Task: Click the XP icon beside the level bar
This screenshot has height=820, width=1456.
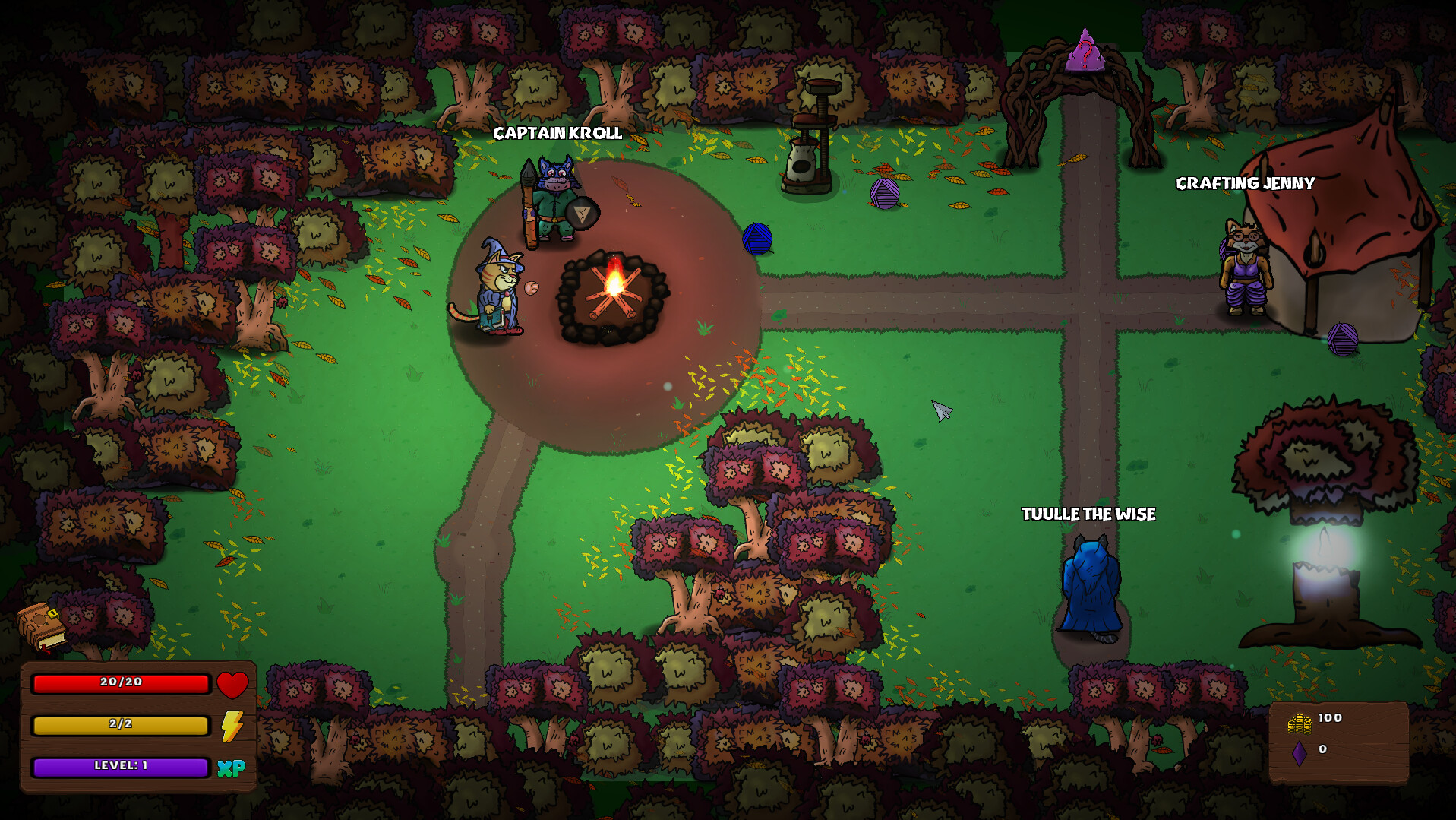Action: pyautogui.click(x=233, y=768)
